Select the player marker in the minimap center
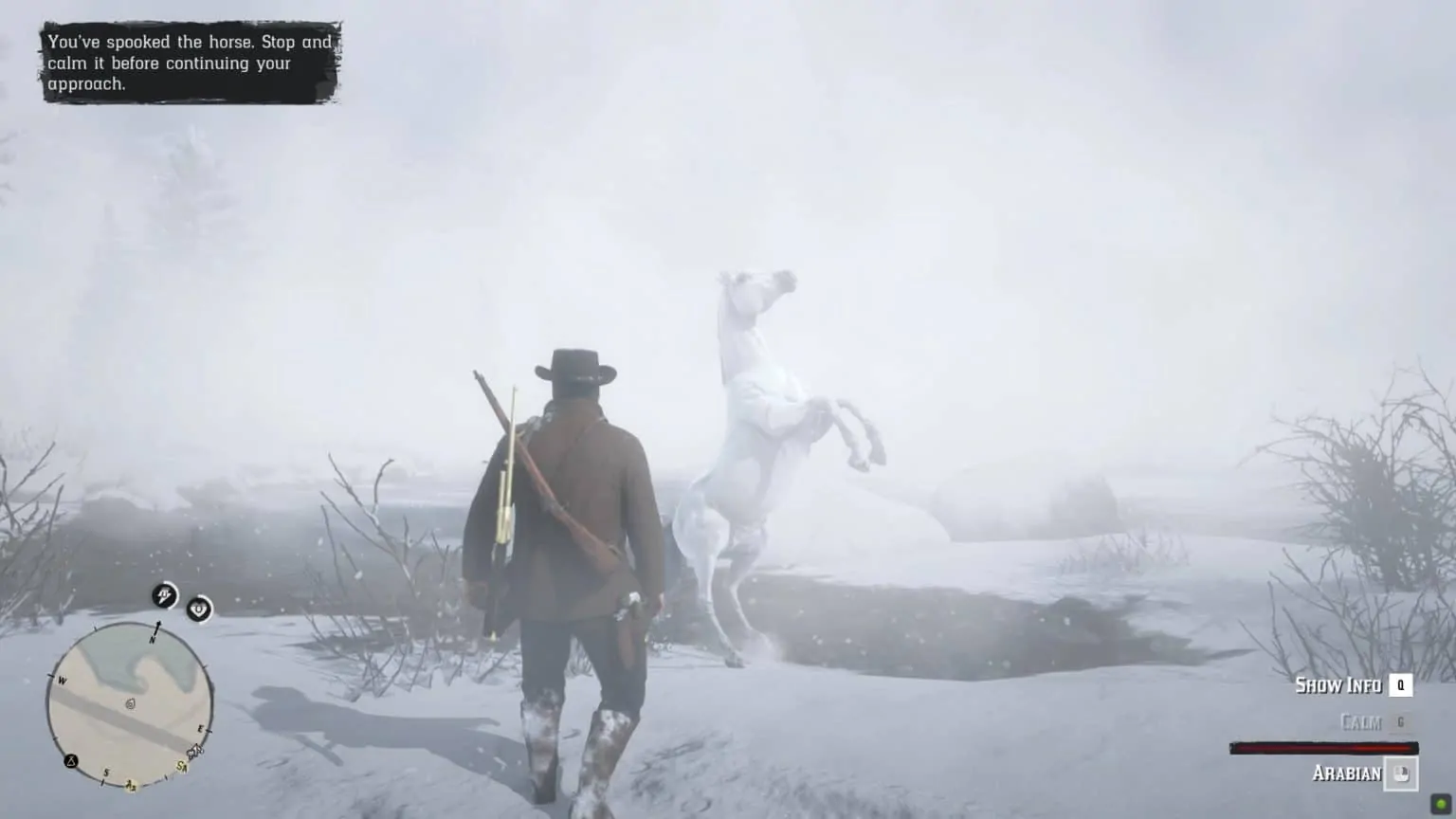Screen dimensions: 1456x819 pos(130,703)
